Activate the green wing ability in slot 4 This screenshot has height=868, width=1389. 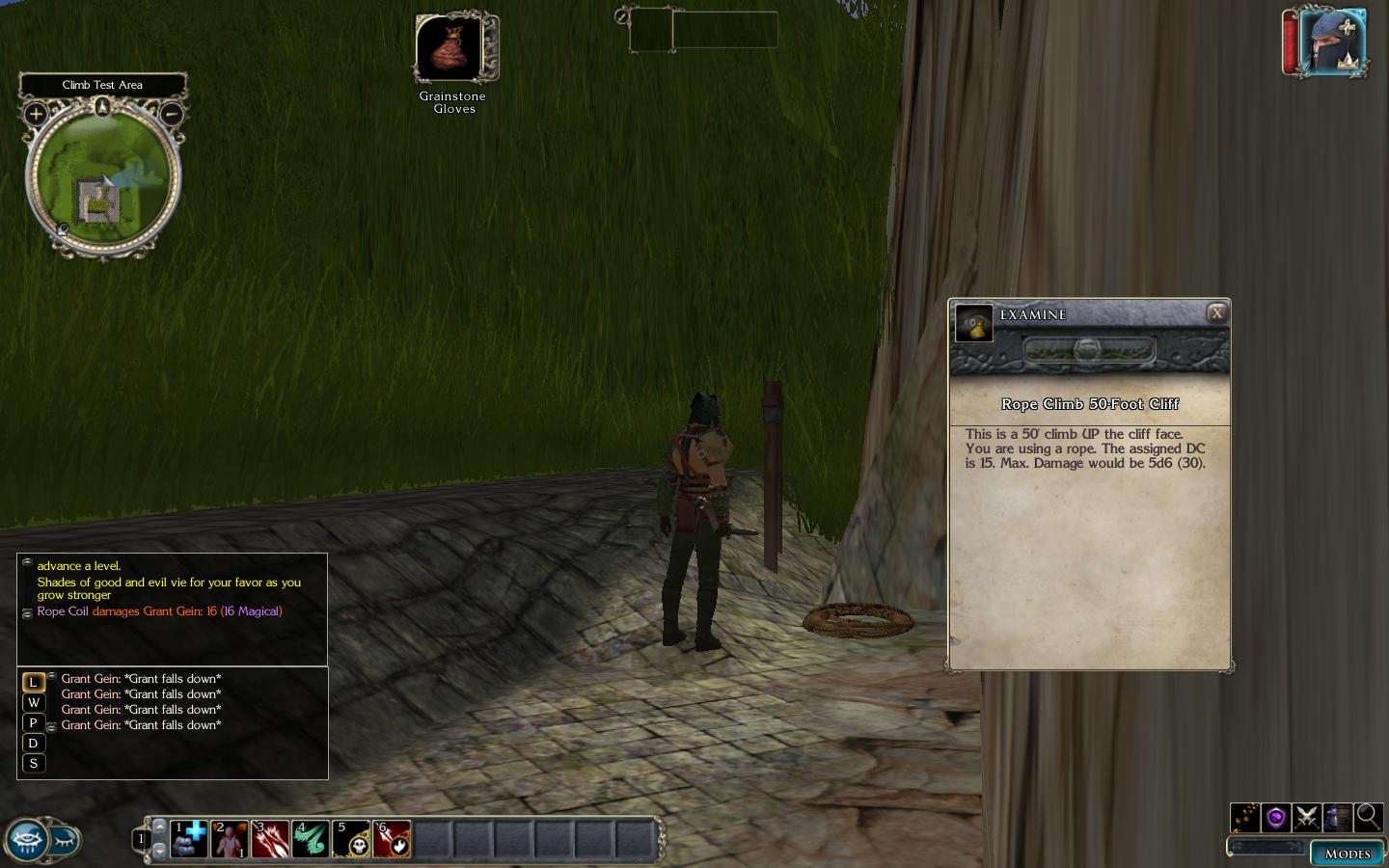[311, 839]
